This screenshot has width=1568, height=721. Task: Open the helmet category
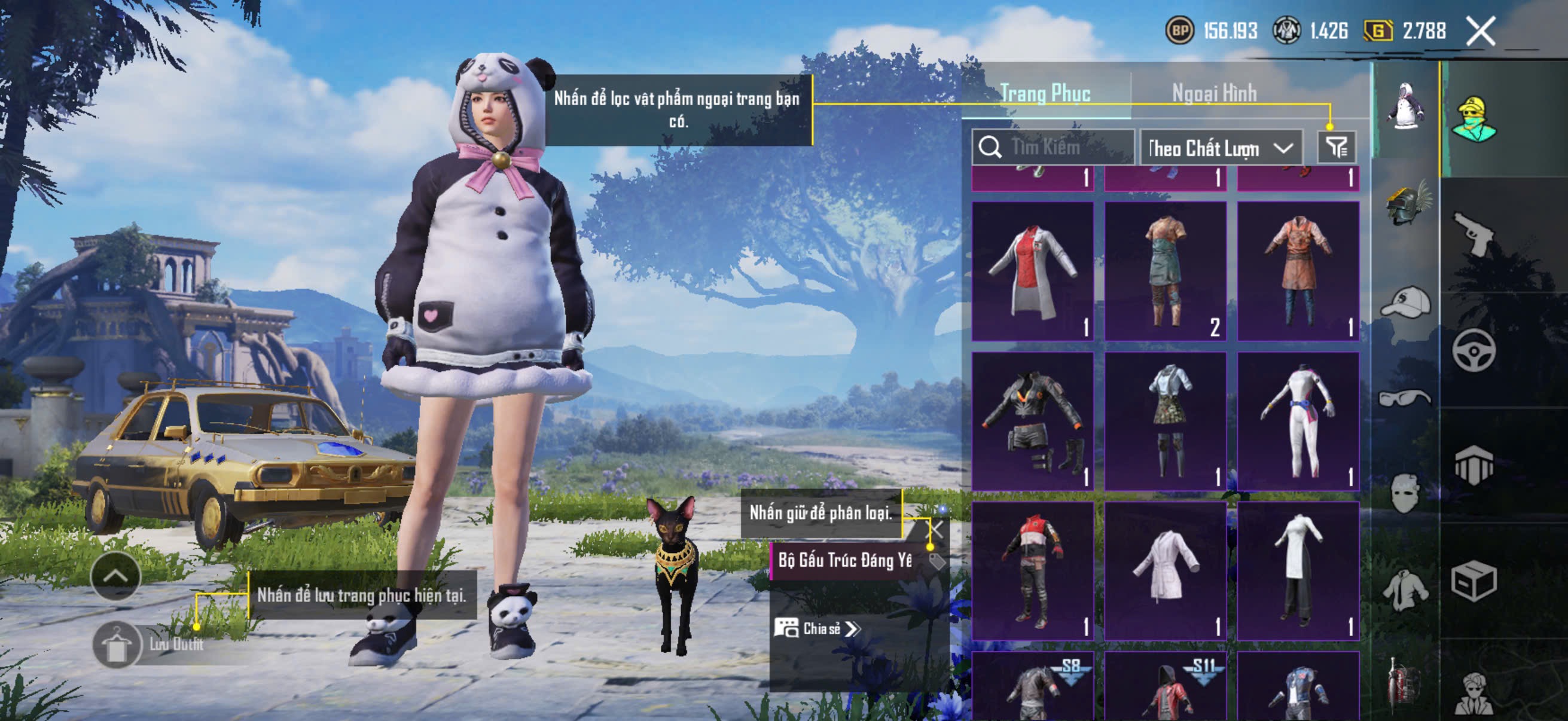[1407, 204]
